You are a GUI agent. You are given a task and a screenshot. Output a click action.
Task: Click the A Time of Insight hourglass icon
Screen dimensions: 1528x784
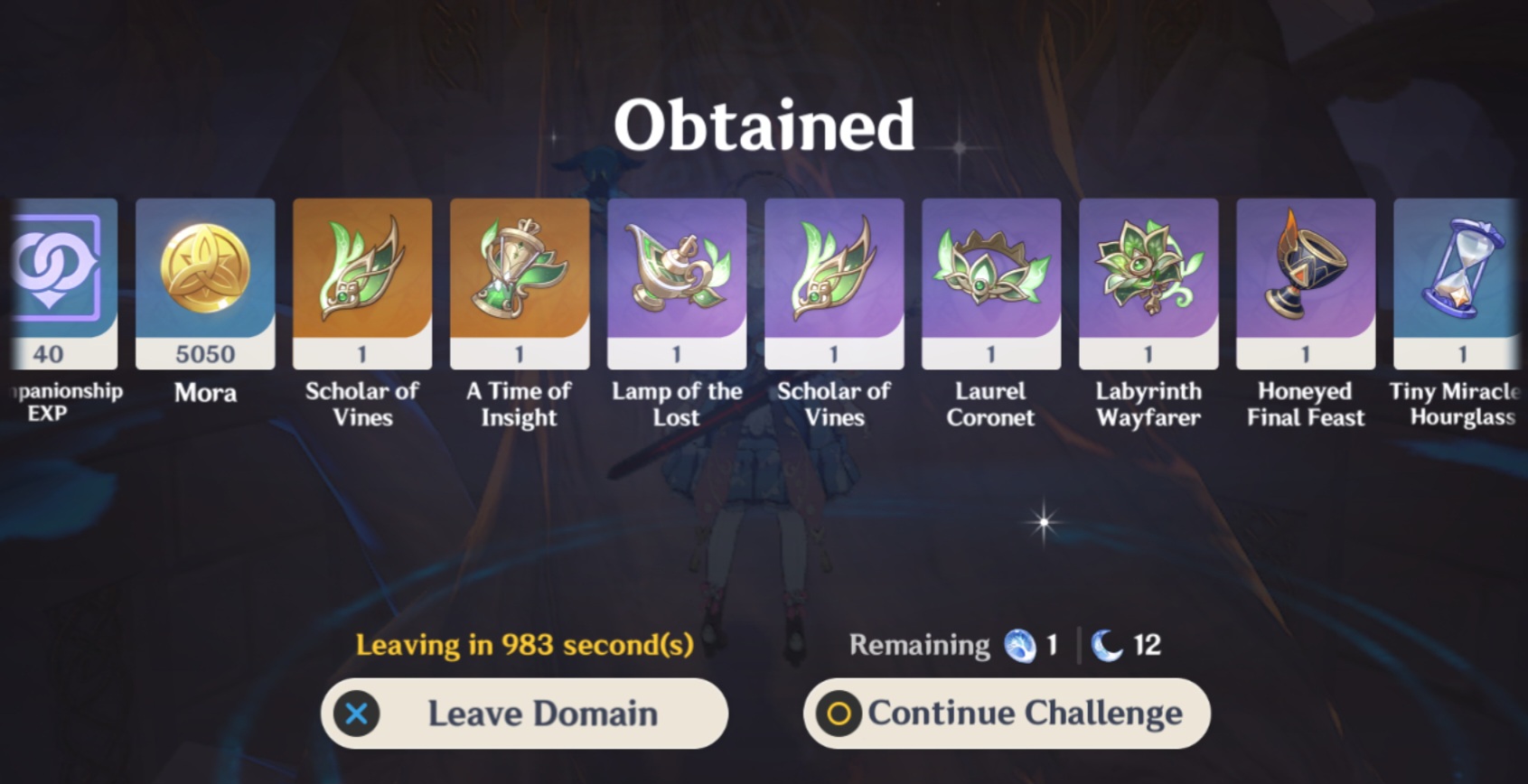click(519, 271)
